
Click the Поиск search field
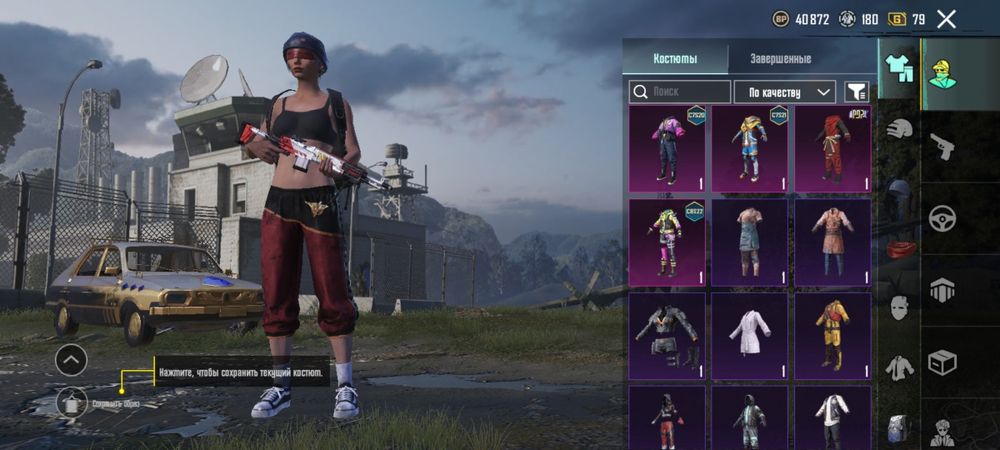pos(679,92)
